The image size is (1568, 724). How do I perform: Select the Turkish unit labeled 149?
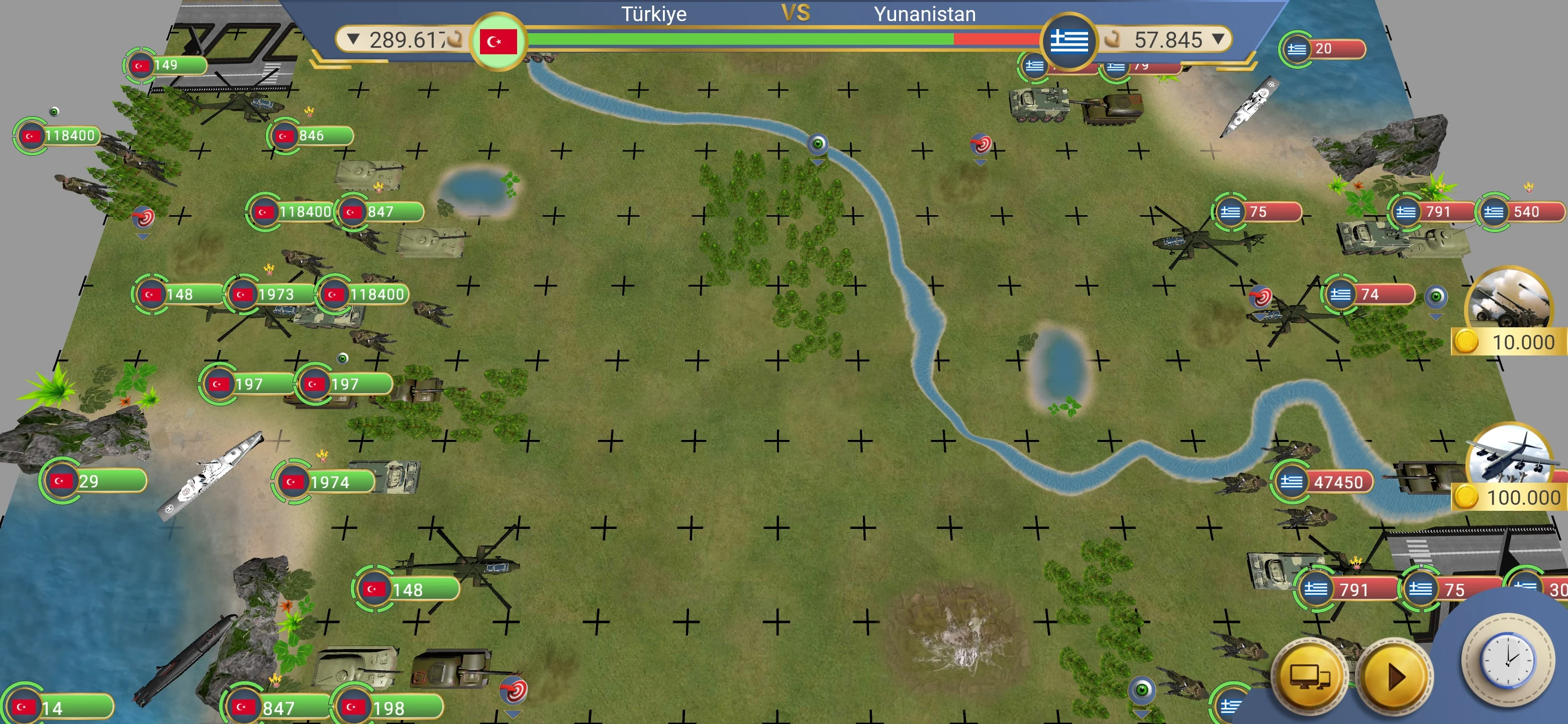coord(165,65)
